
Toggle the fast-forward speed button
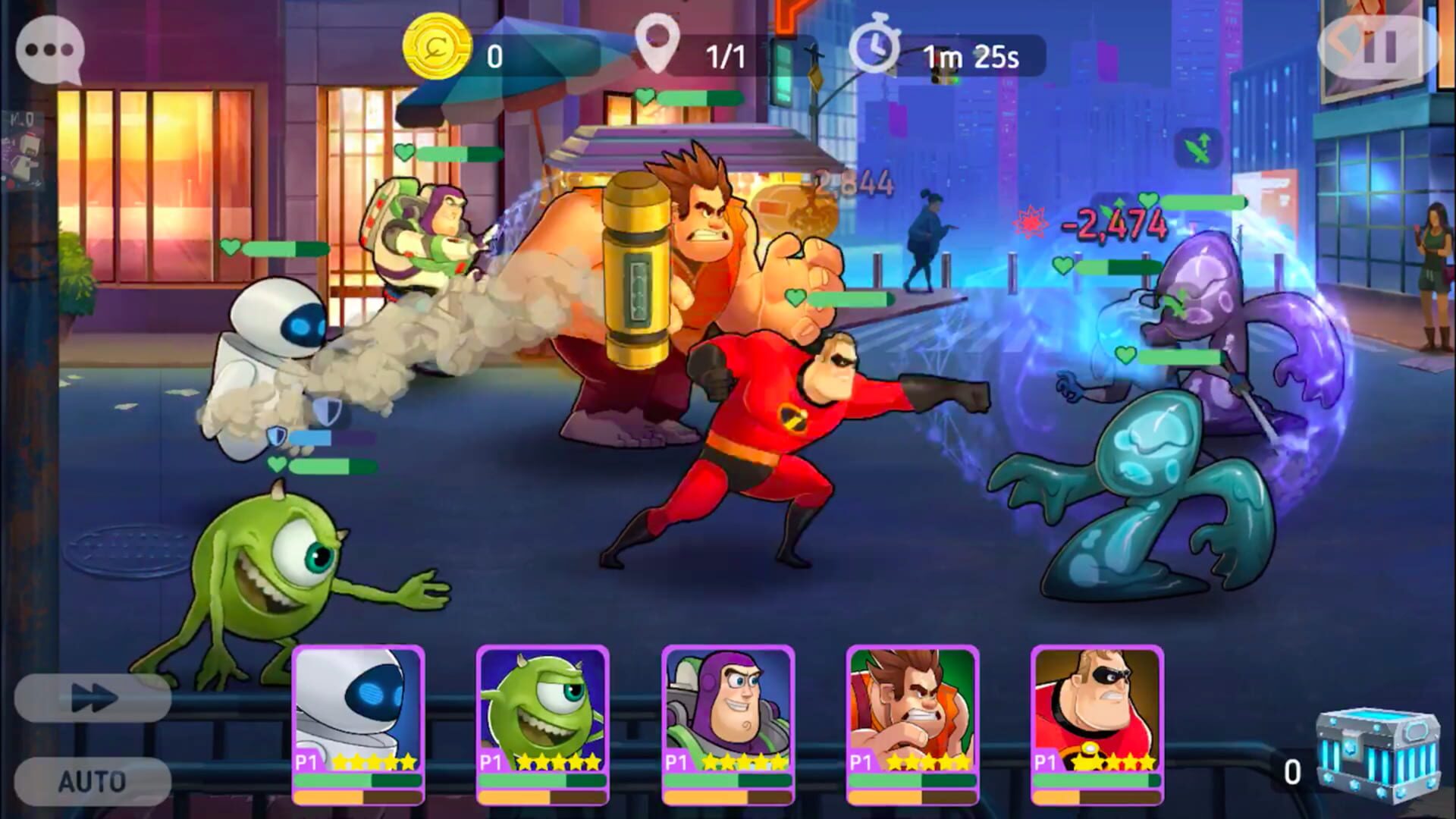click(93, 698)
